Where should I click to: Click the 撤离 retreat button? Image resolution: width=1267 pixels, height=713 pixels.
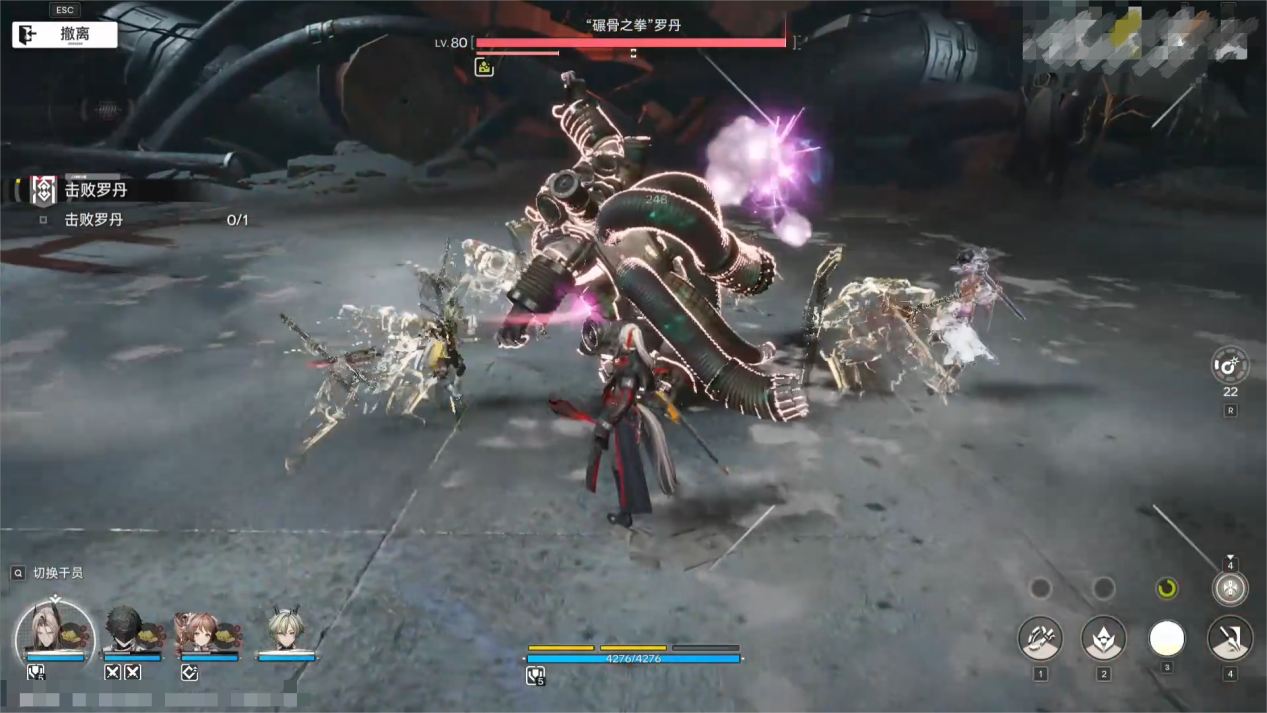[65, 34]
